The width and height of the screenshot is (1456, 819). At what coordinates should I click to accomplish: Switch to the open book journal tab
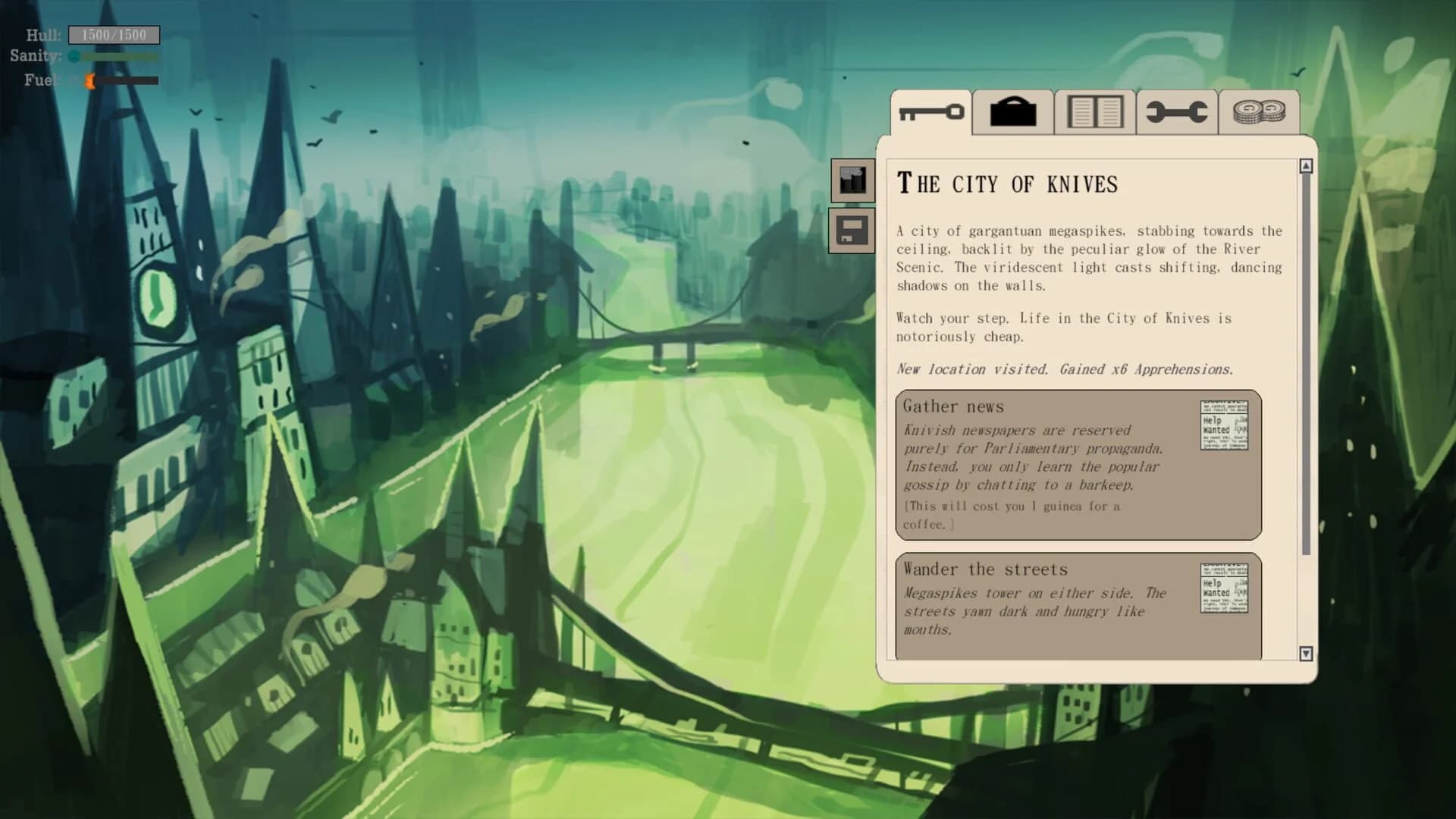[x=1094, y=112]
